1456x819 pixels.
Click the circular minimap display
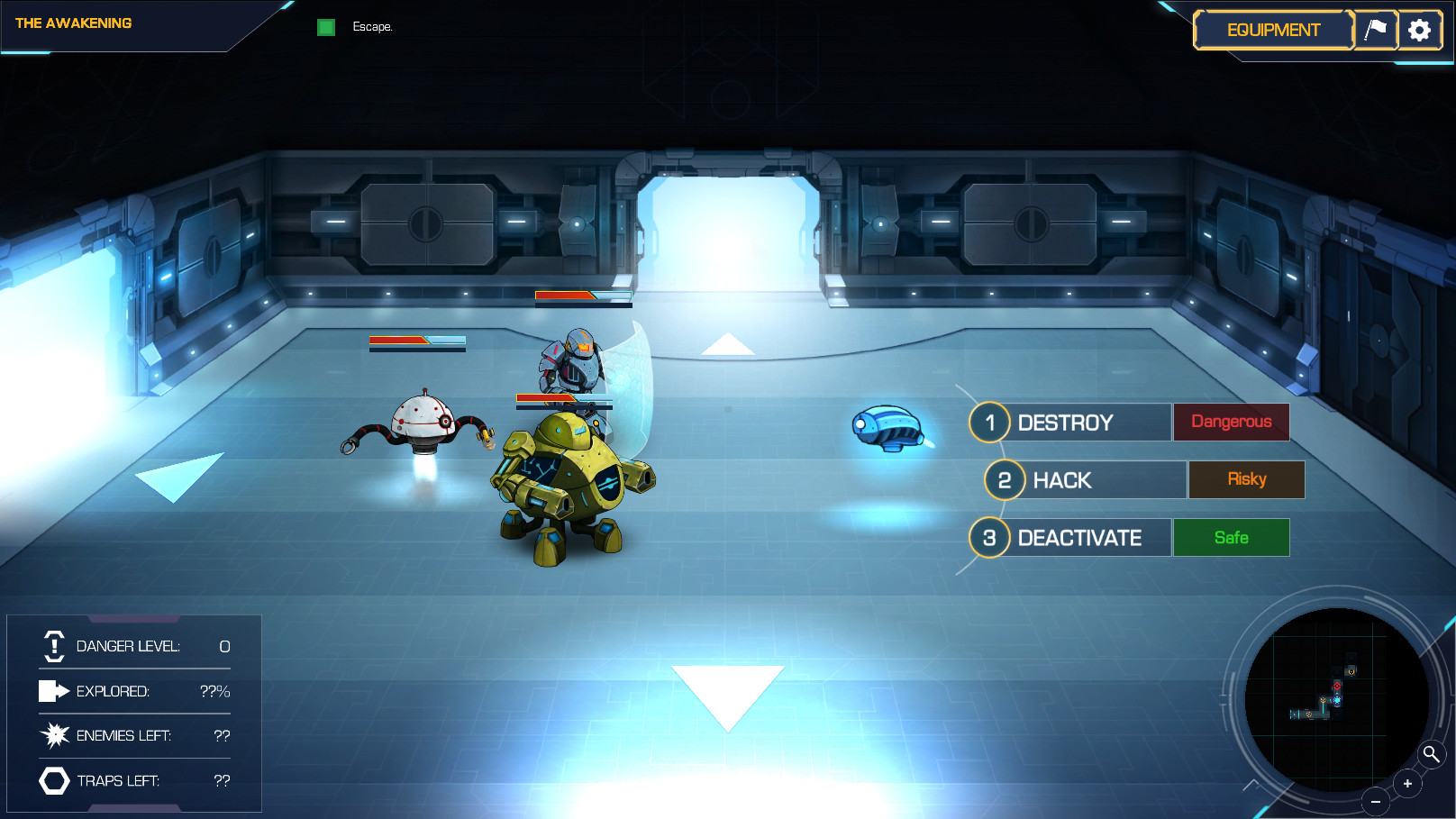1335,699
